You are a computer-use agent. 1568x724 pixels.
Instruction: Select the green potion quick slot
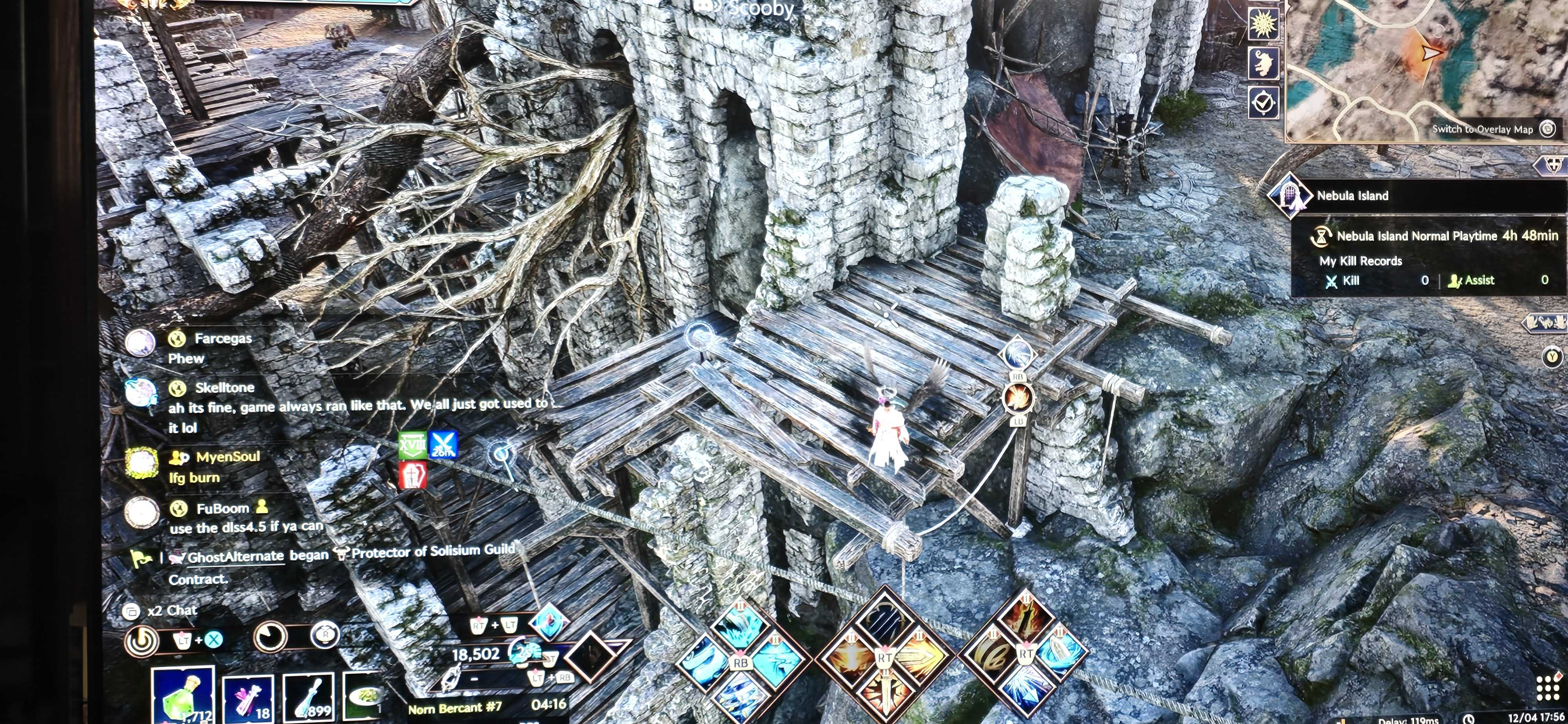click(183, 697)
